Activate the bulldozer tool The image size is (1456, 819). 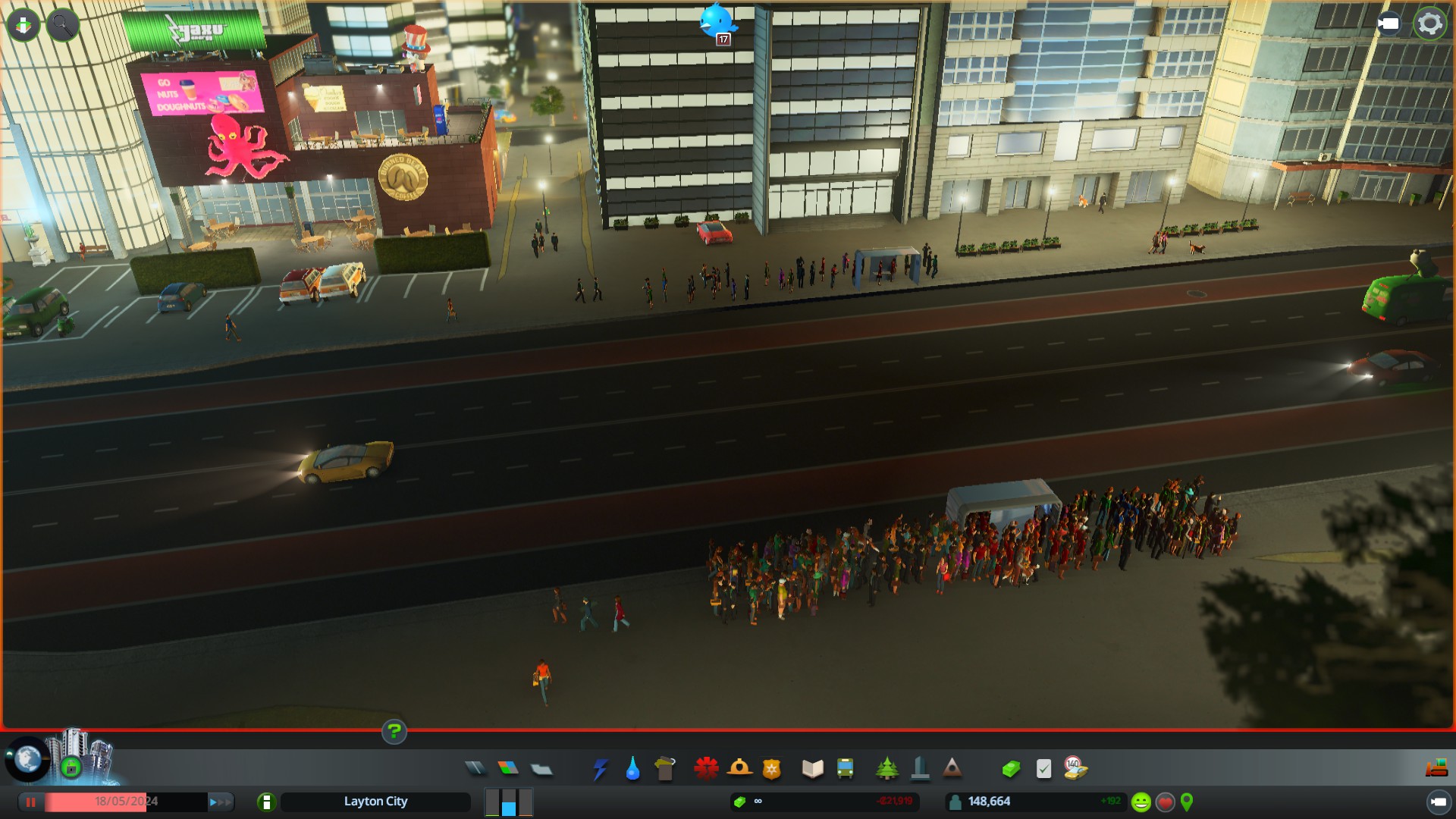[1436, 769]
